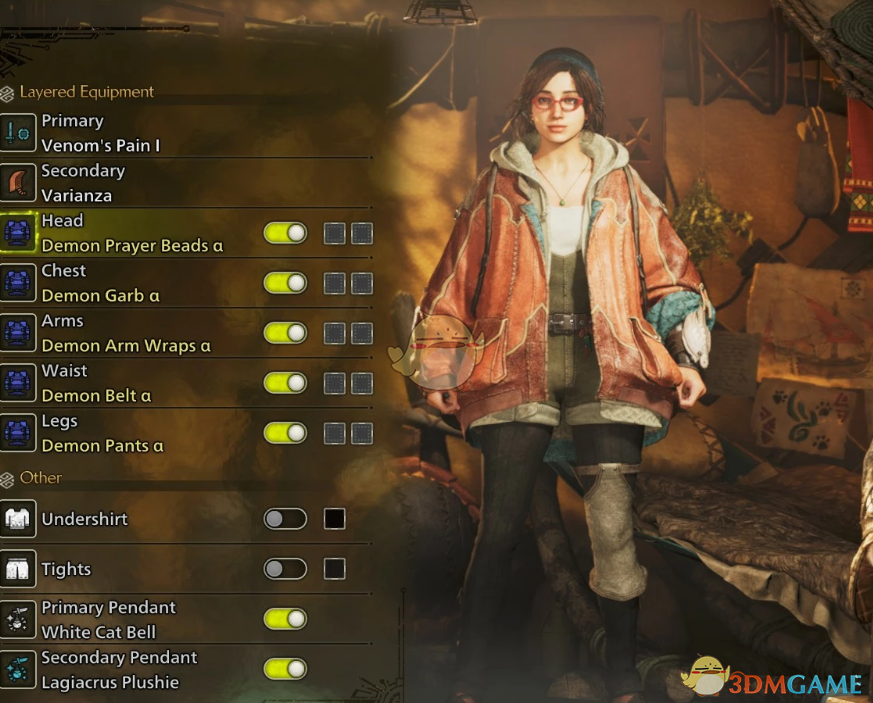873x703 pixels.
Task: Turn off the Legs armor toggle
Action: pos(285,433)
